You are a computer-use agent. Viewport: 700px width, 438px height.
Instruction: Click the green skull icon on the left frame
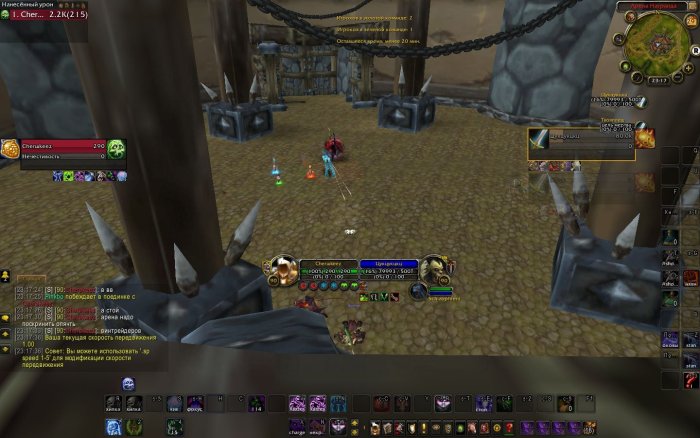pyautogui.click(x=116, y=150)
